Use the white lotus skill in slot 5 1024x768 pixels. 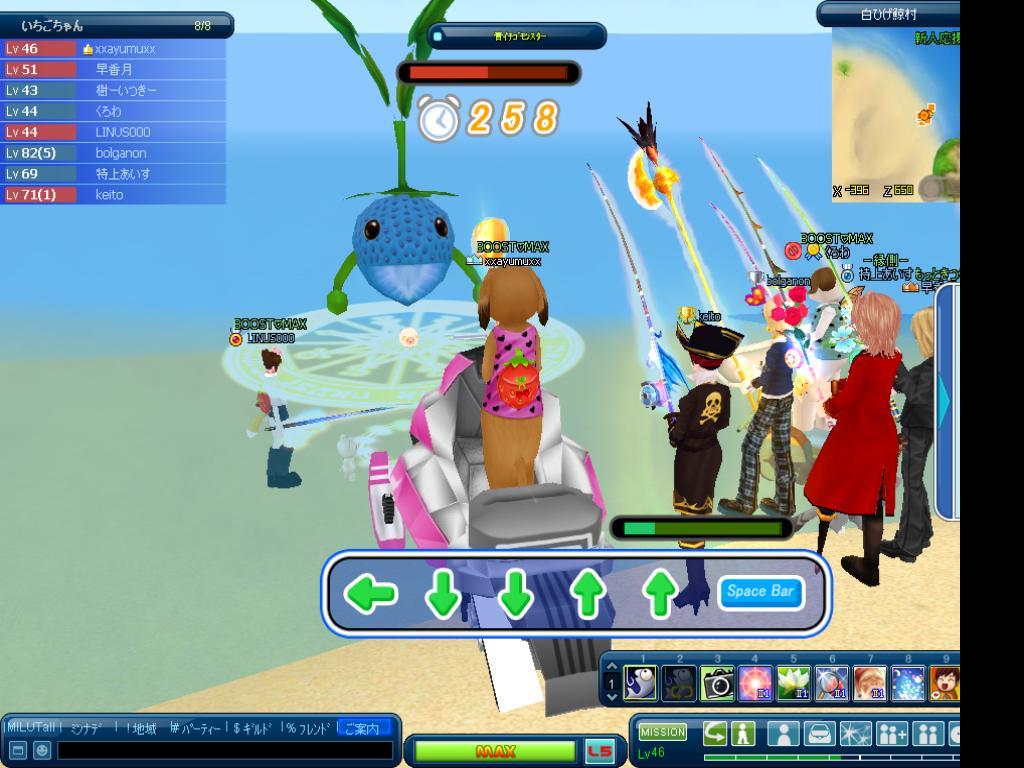click(793, 683)
